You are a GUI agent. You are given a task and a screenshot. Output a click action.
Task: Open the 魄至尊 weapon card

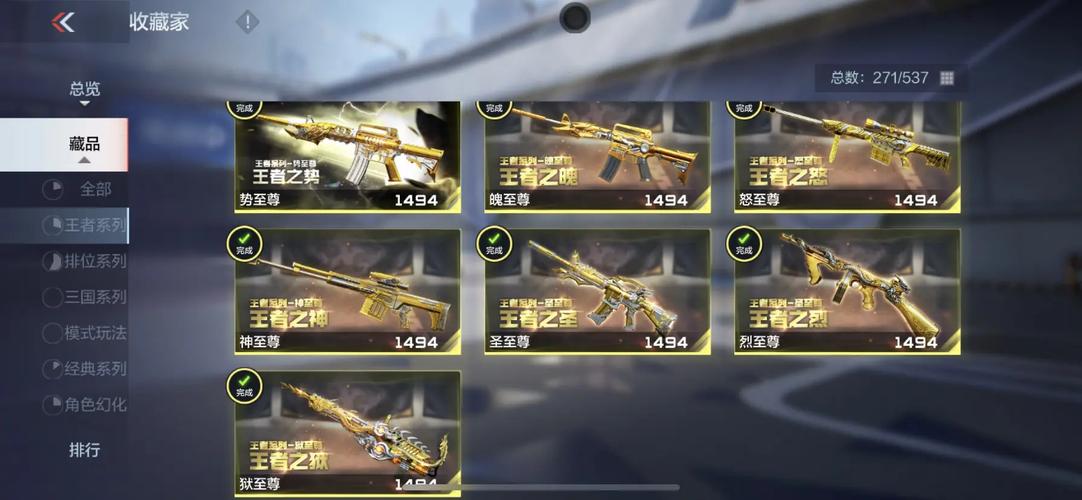pos(597,156)
